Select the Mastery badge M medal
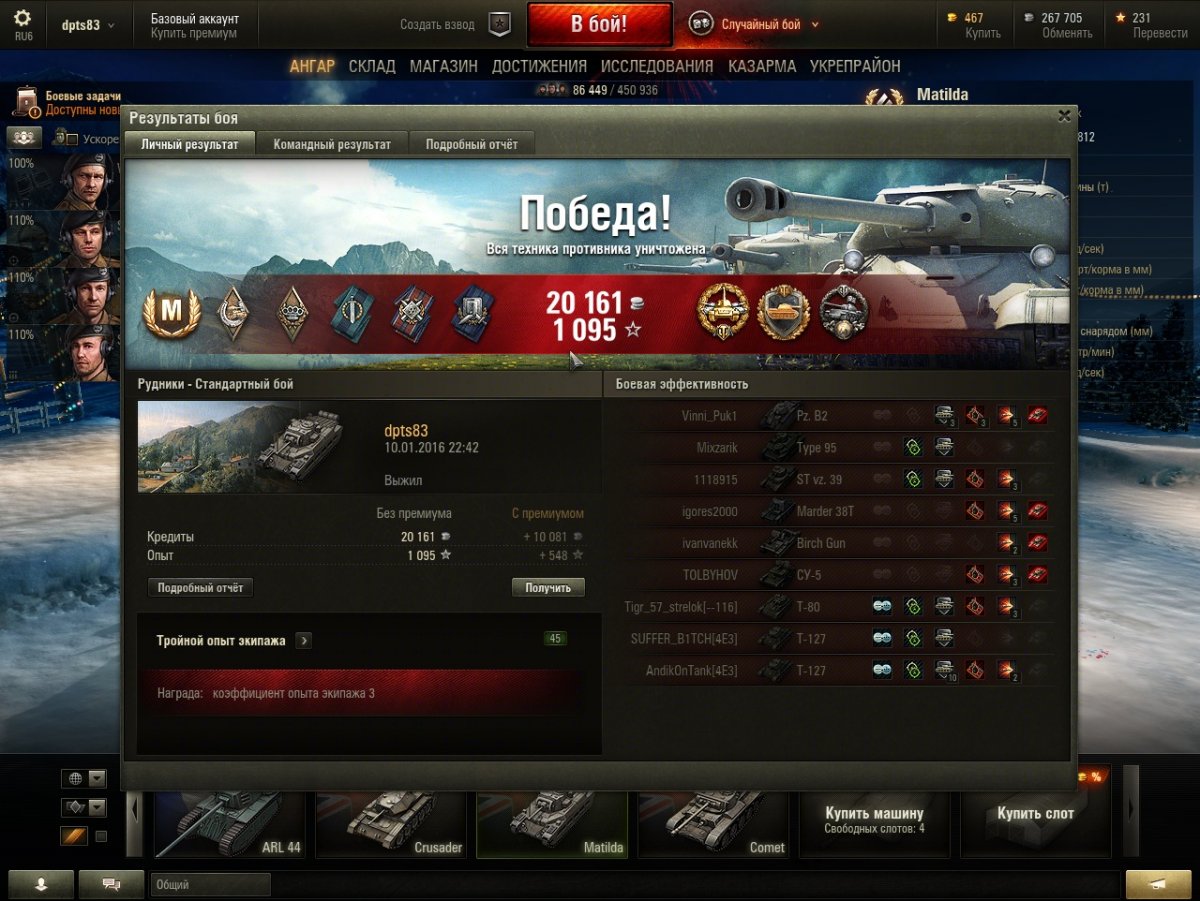The height and width of the screenshot is (901, 1200). click(173, 314)
